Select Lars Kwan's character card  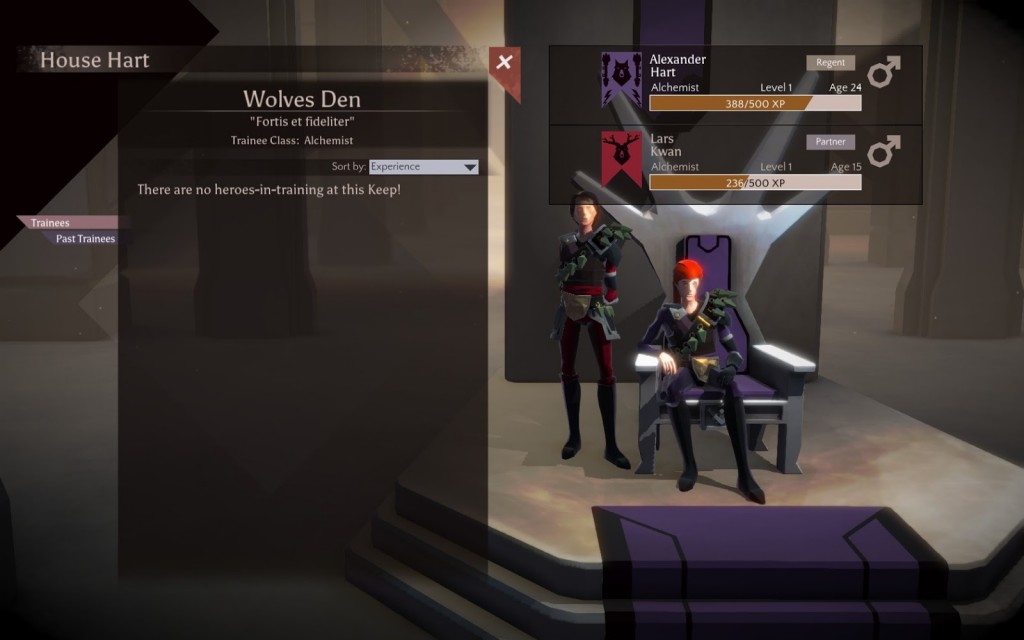coord(735,165)
